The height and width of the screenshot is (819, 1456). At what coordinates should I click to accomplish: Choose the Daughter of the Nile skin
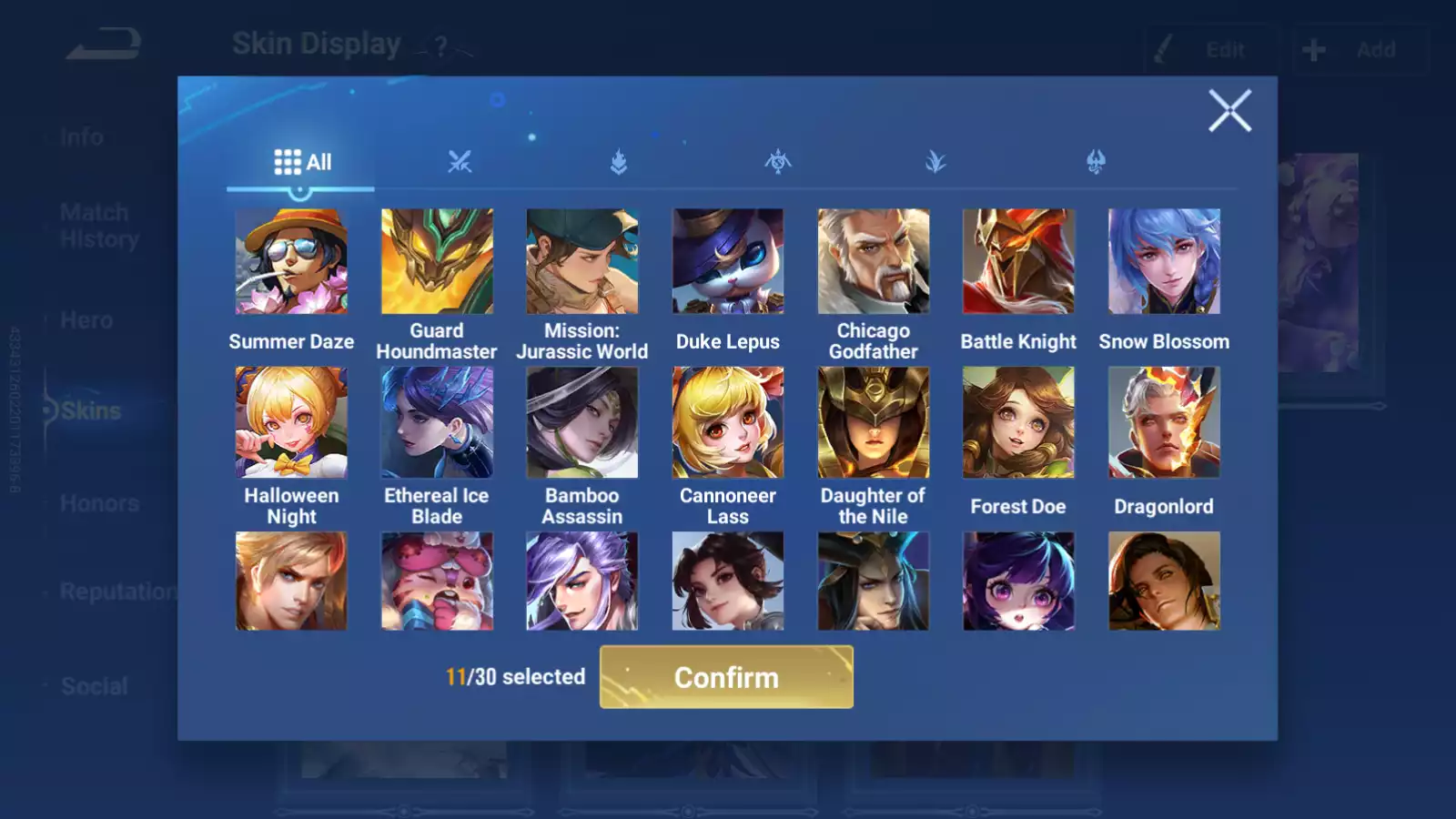[x=874, y=422]
